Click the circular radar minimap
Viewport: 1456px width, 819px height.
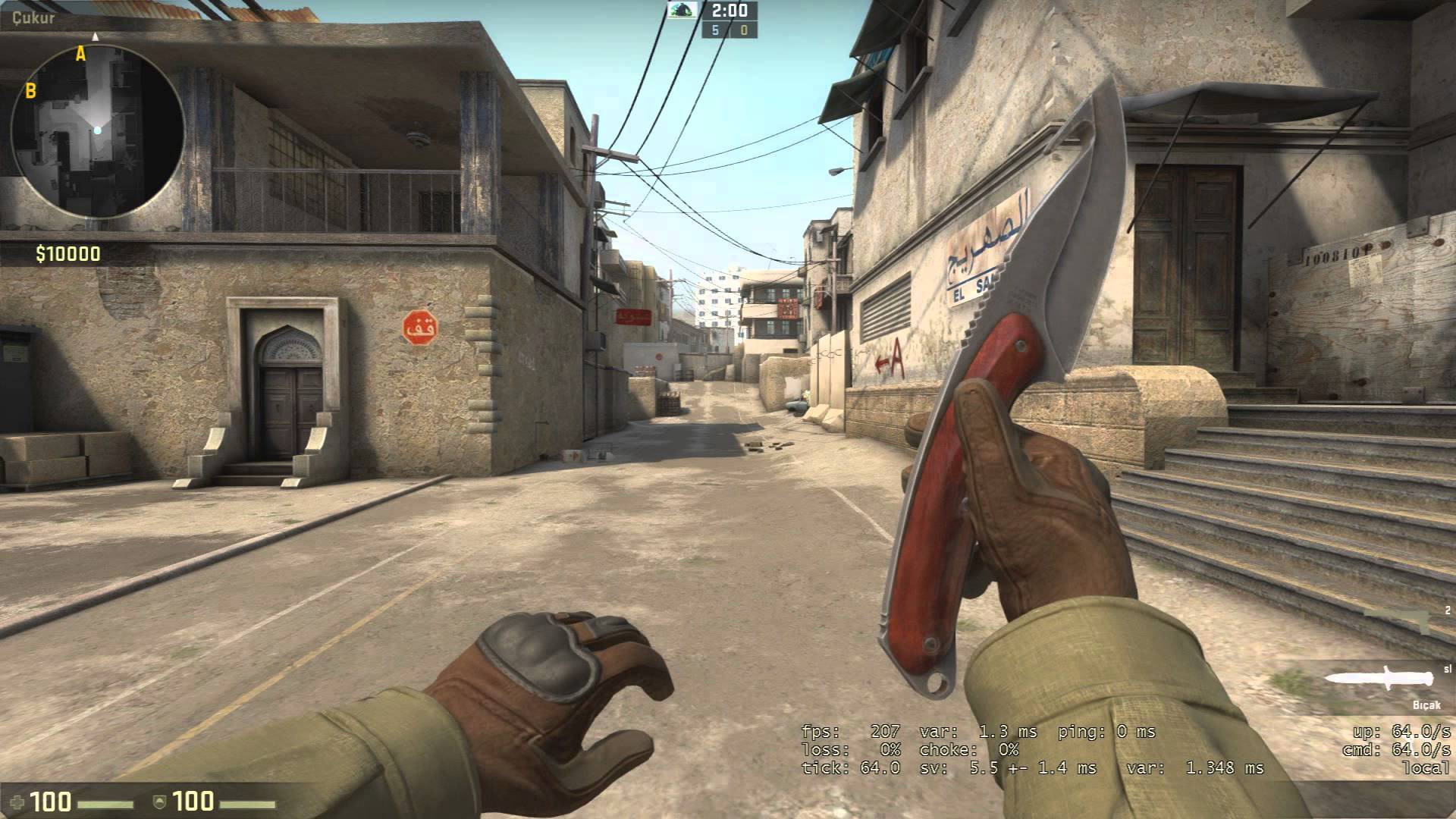point(97,131)
